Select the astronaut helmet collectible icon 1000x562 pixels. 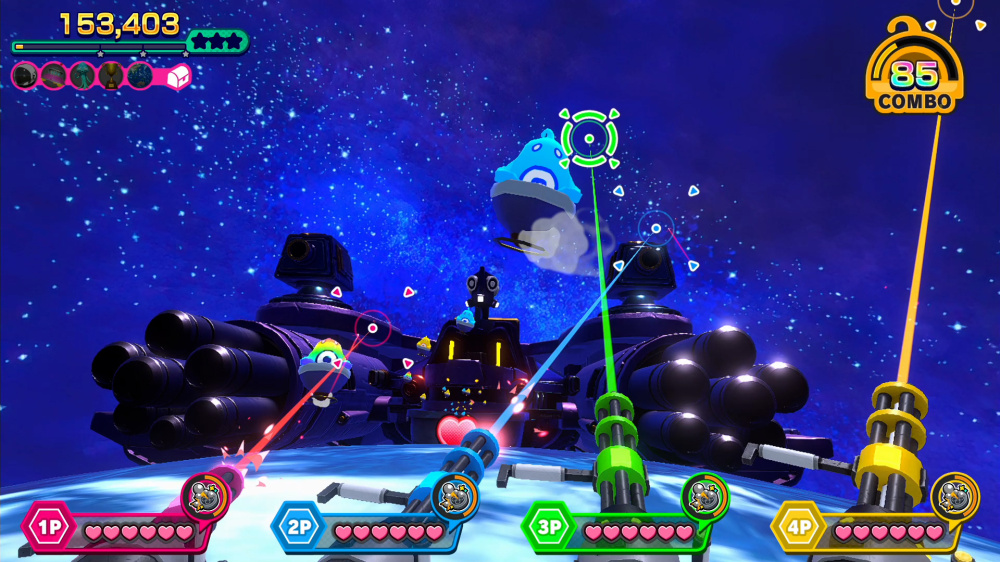tap(25, 75)
